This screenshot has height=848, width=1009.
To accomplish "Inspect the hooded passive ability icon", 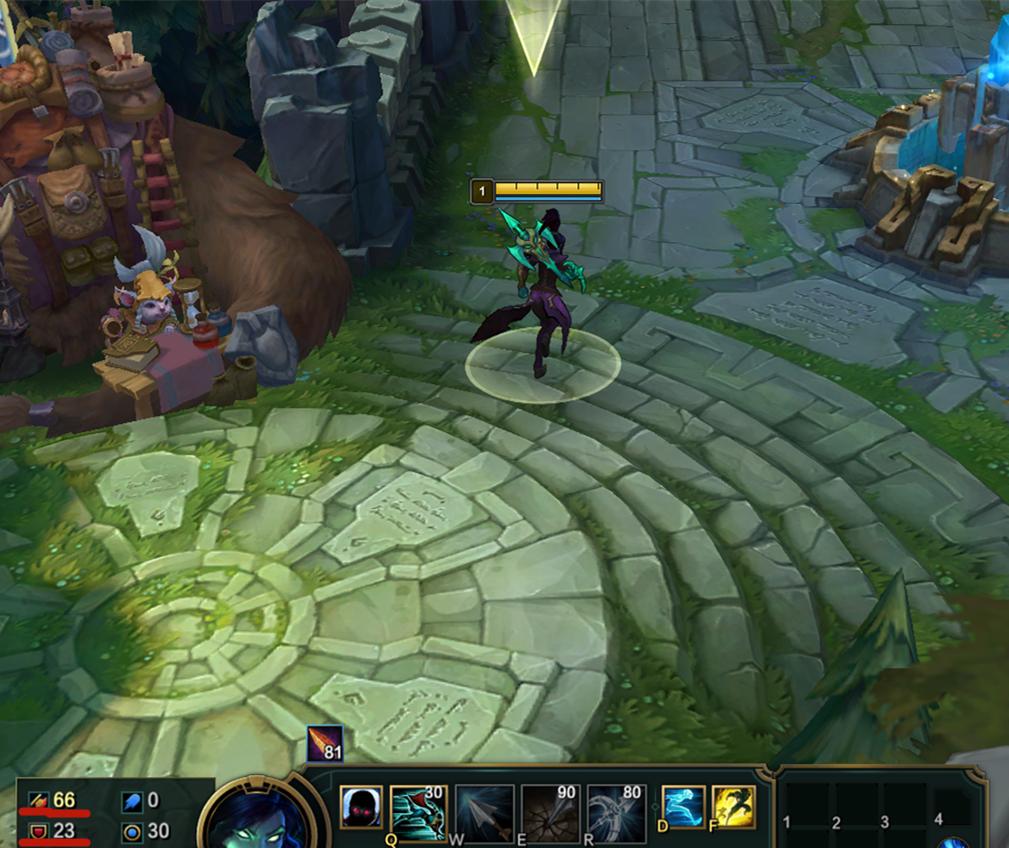I will 361,807.
